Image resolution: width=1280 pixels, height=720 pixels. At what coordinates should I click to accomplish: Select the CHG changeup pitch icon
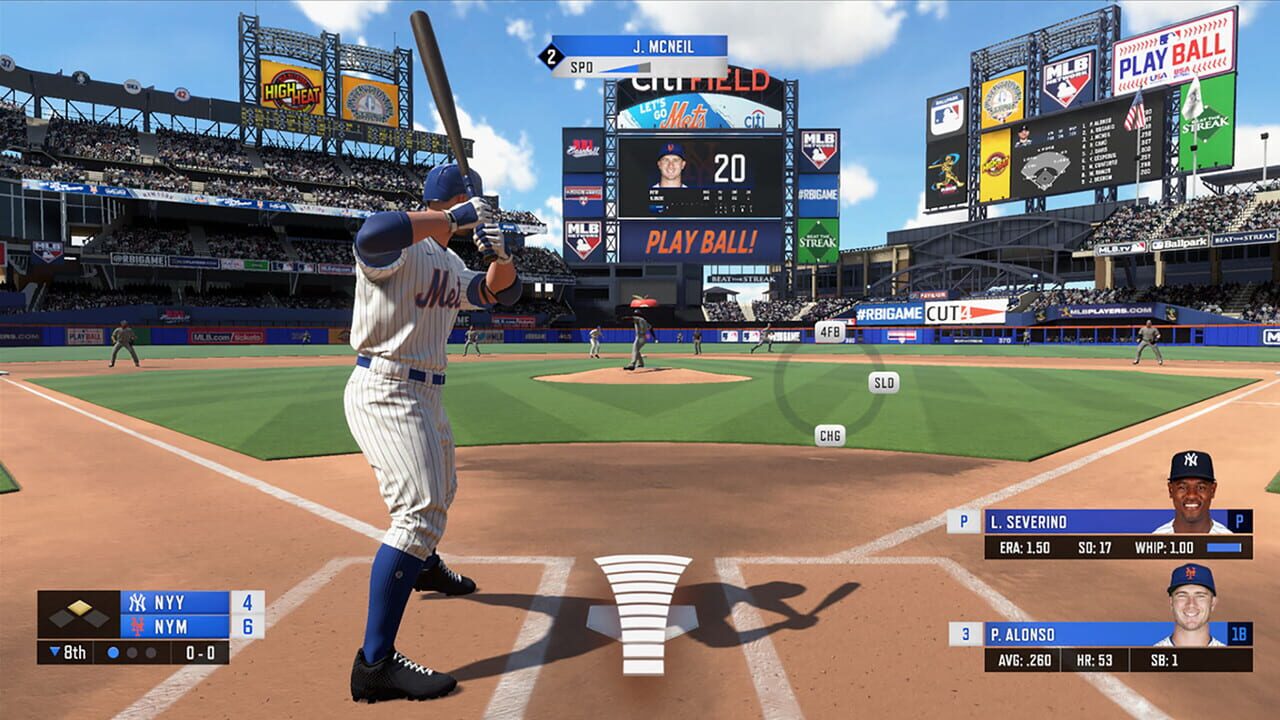[x=830, y=435]
